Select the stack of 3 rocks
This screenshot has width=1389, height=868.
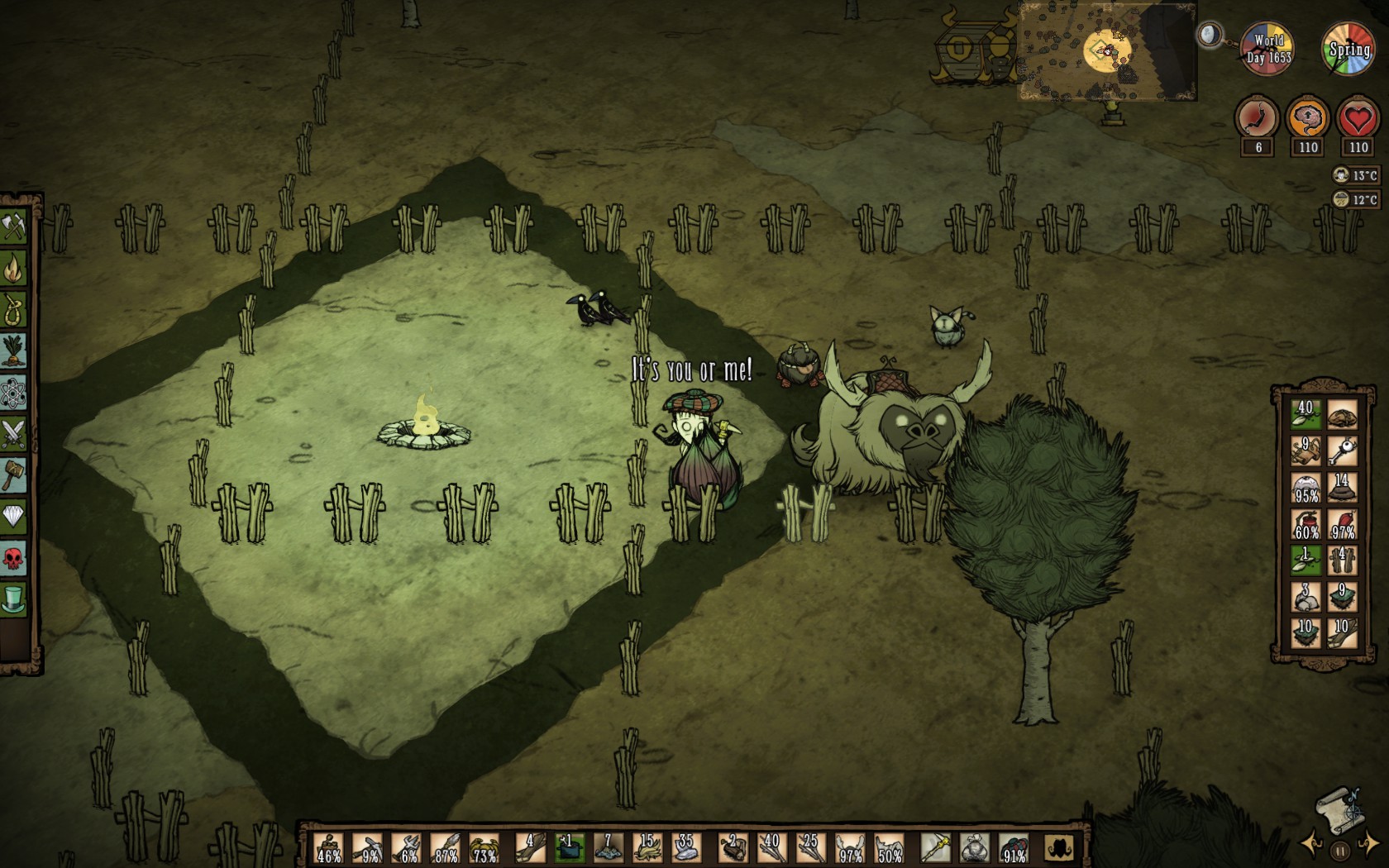pyautogui.click(x=1305, y=597)
